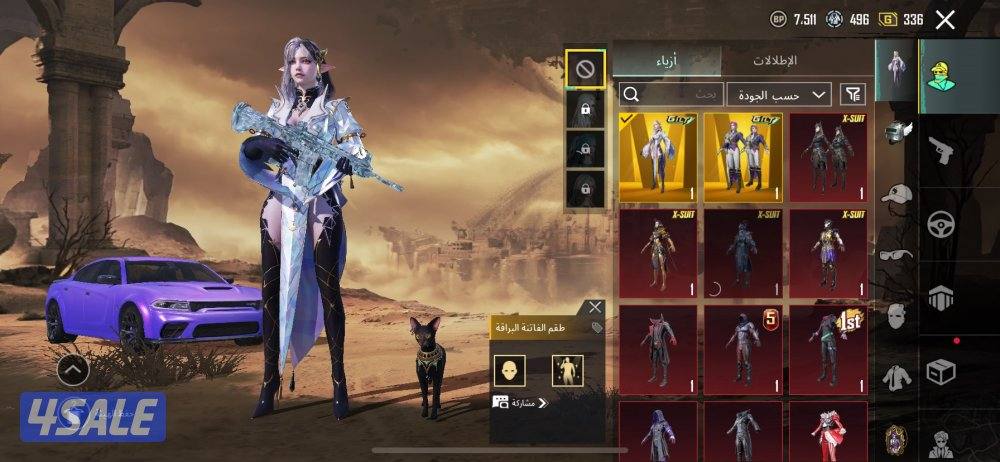This screenshot has width=1000, height=462.
Task: Open the steering wheel vehicles category
Action: pos(941,223)
